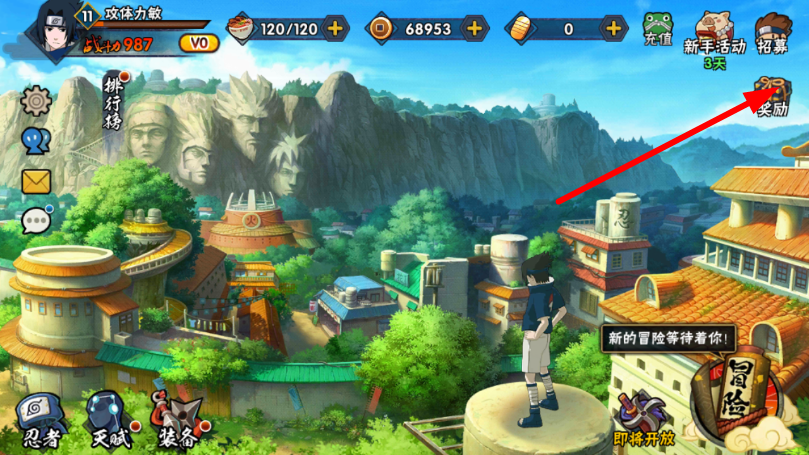809x455 pixels.
Task: Open the blue friends icon
Action: [36, 140]
